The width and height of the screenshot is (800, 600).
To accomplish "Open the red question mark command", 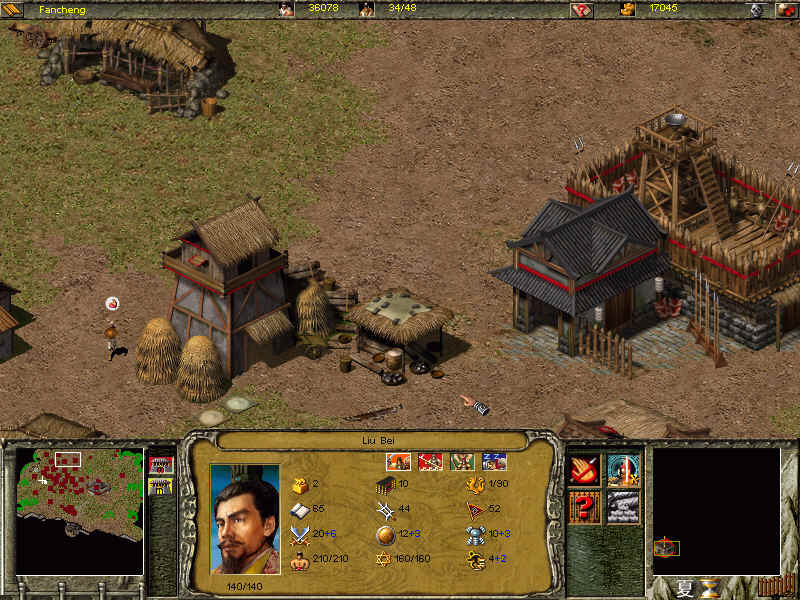I will 584,507.
